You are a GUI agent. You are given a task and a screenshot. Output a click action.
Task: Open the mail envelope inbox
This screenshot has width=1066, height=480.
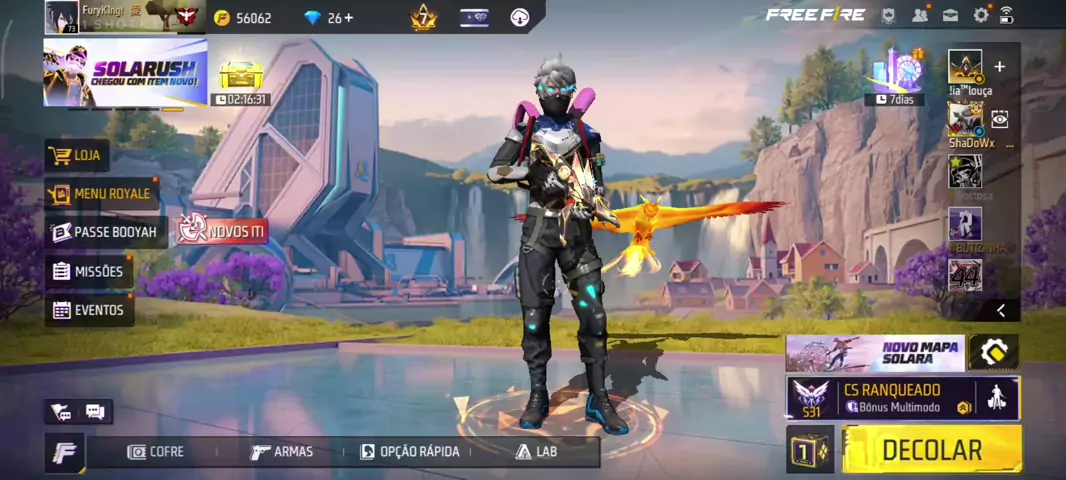coord(950,15)
